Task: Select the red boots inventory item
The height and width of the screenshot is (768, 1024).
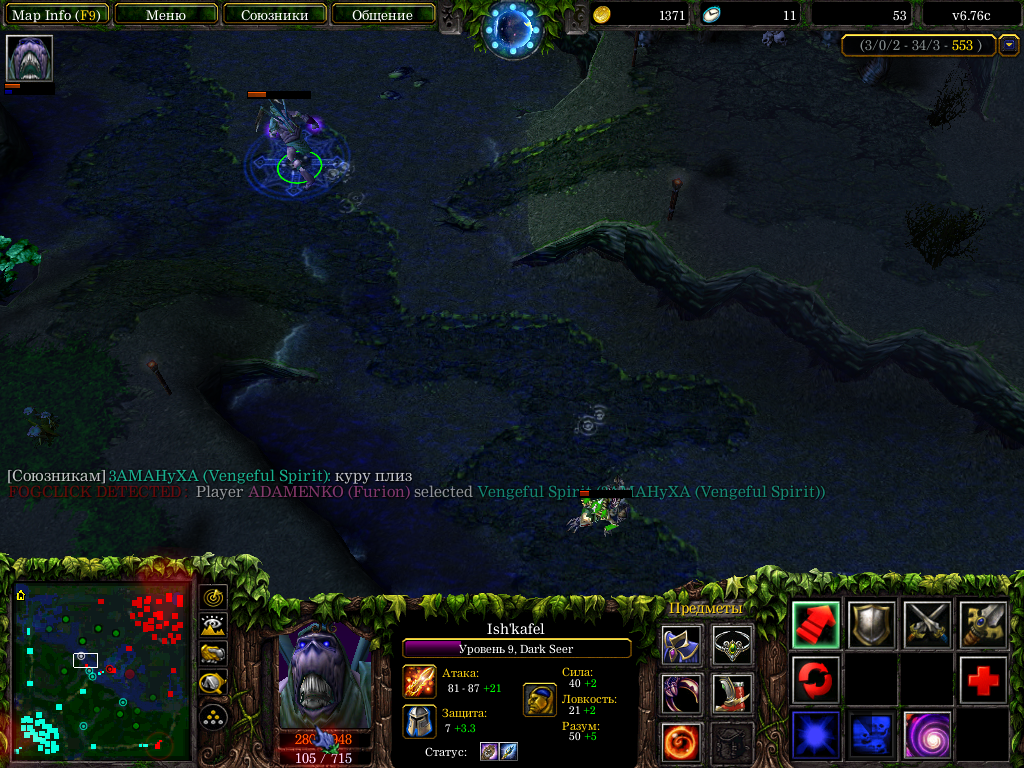Action: pyautogui.click(x=732, y=694)
